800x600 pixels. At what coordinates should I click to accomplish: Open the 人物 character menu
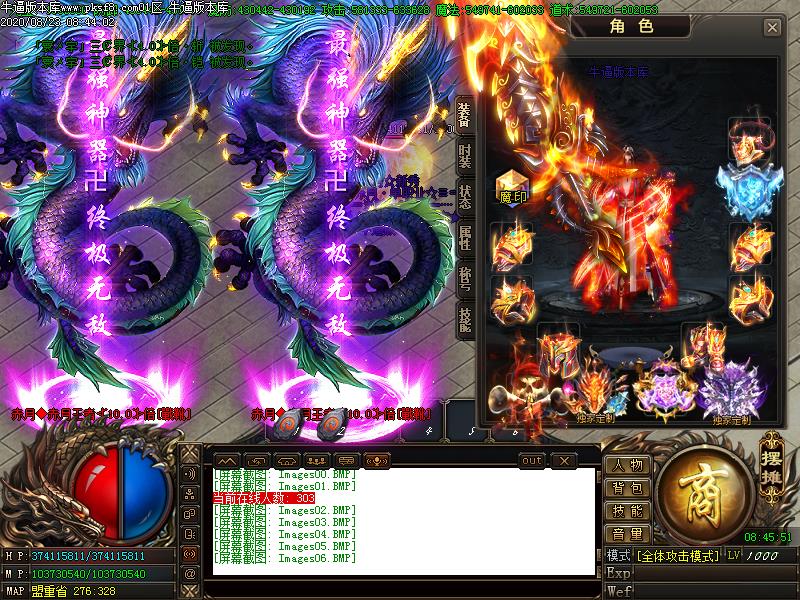click(628, 465)
